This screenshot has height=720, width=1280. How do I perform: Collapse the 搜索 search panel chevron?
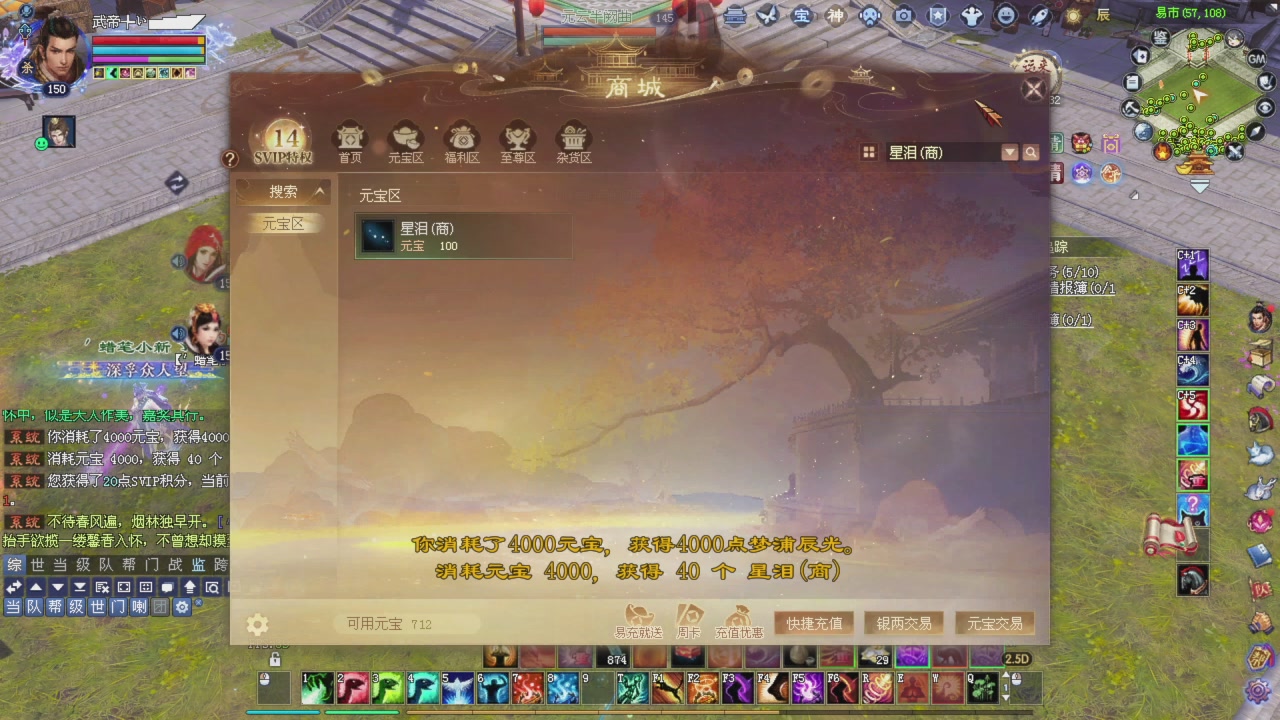pos(320,190)
